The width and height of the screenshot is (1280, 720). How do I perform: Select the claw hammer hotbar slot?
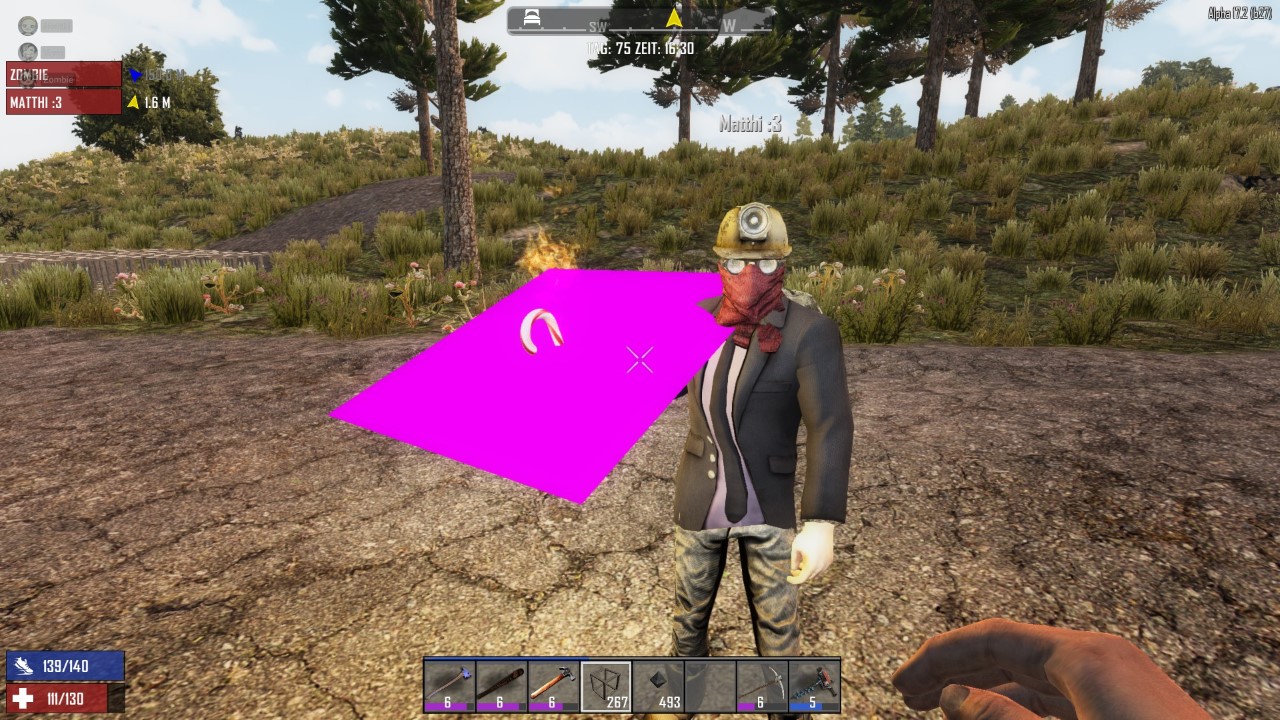(553, 686)
